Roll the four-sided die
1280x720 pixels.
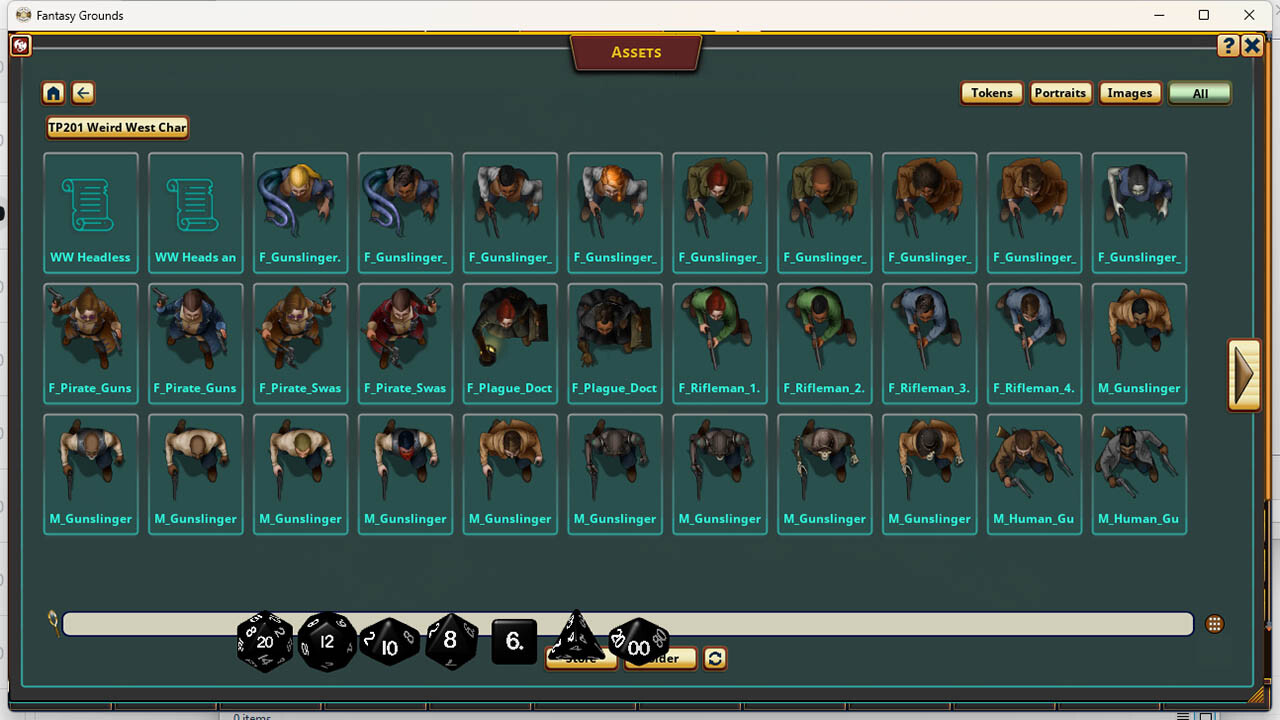tap(577, 638)
